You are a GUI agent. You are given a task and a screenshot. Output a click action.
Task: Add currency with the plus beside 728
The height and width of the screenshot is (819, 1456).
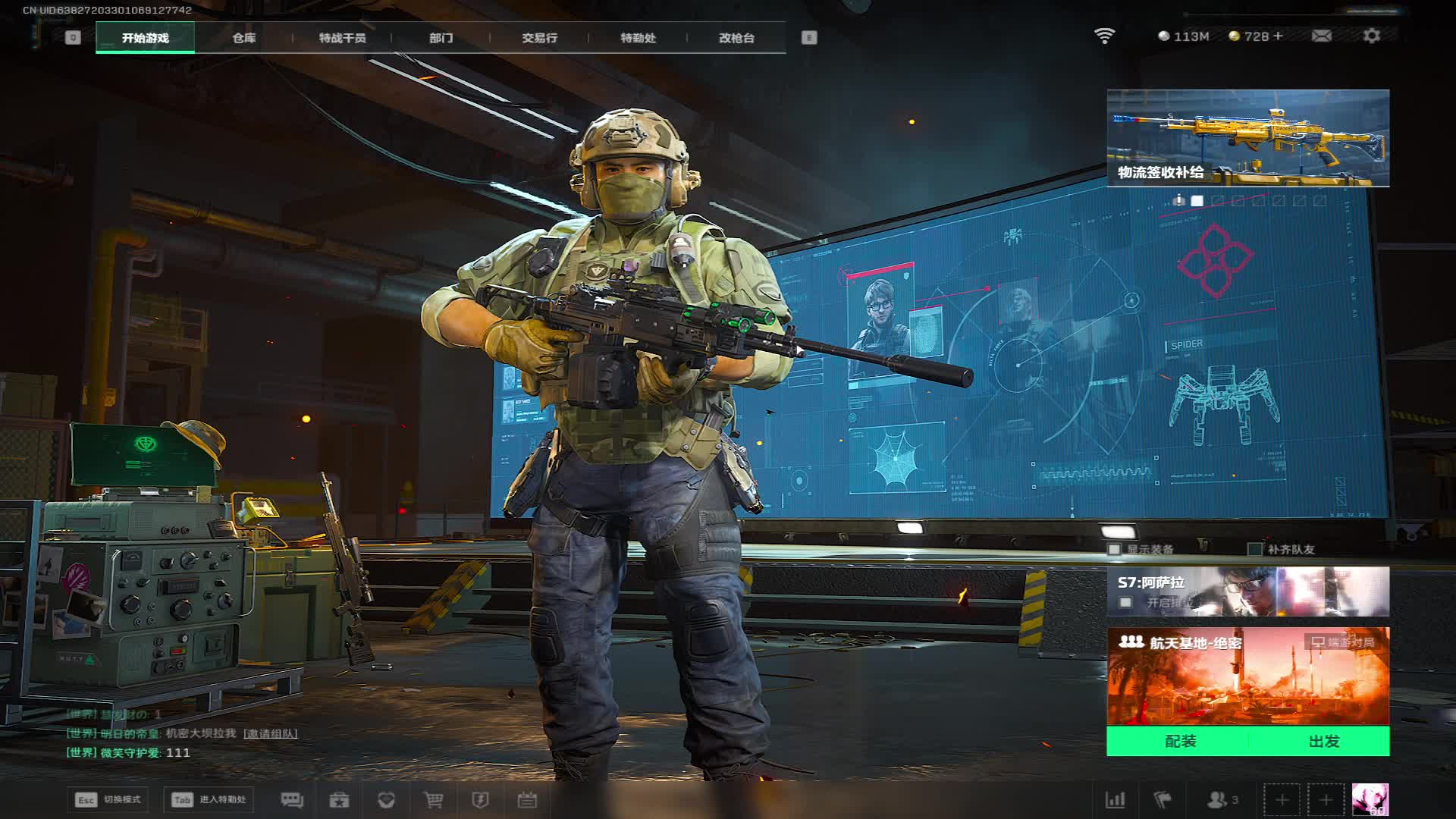[x=1279, y=36]
